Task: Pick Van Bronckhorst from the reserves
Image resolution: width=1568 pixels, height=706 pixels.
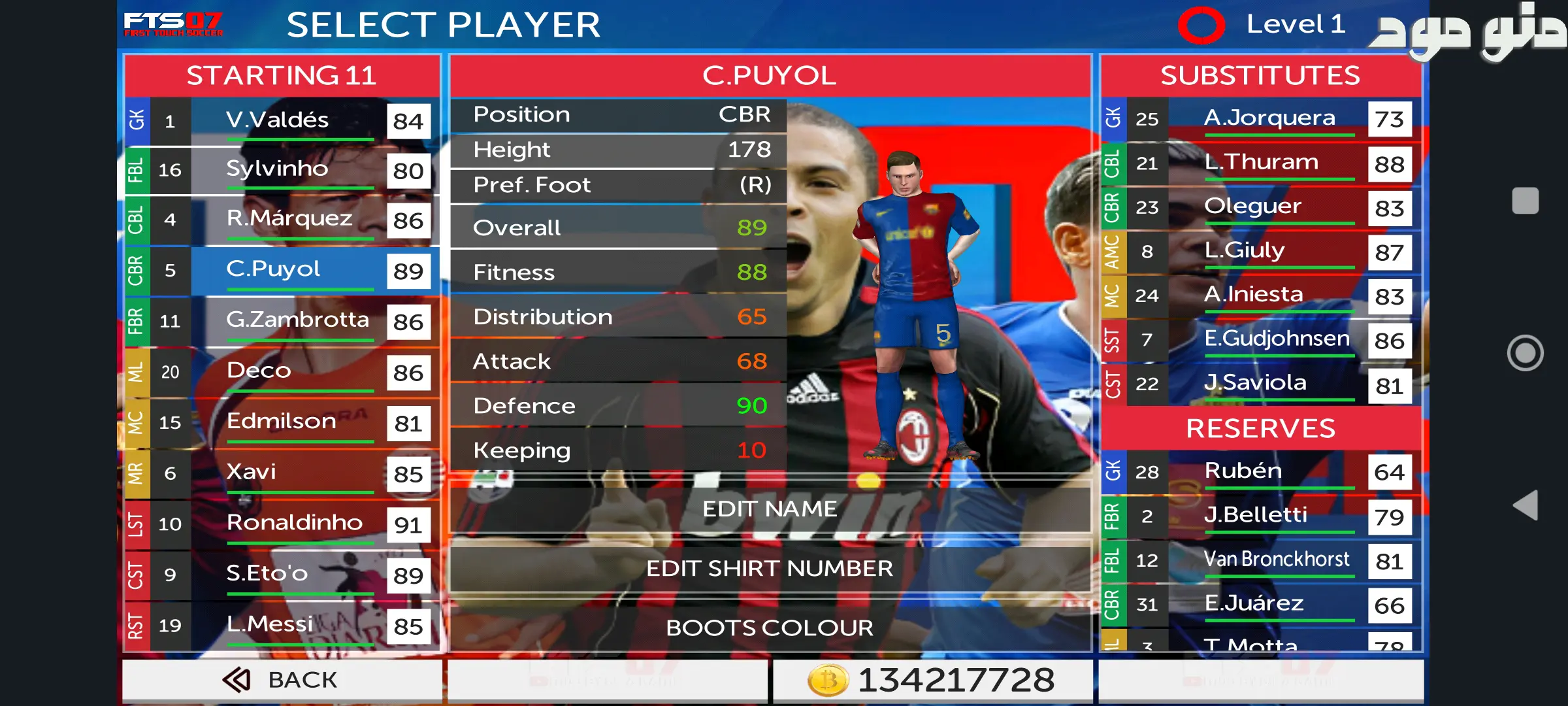Action: [x=1261, y=560]
